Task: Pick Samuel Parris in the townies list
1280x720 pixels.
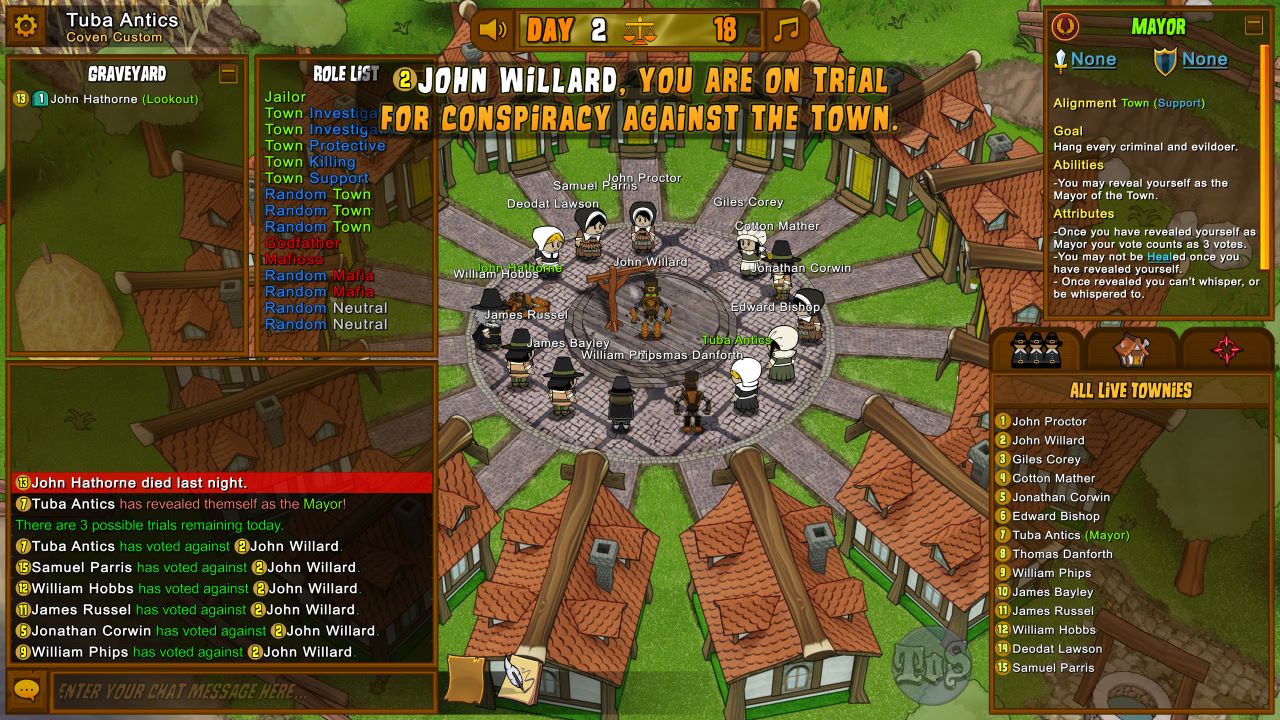Action: pyautogui.click(x=1053, y=668)
